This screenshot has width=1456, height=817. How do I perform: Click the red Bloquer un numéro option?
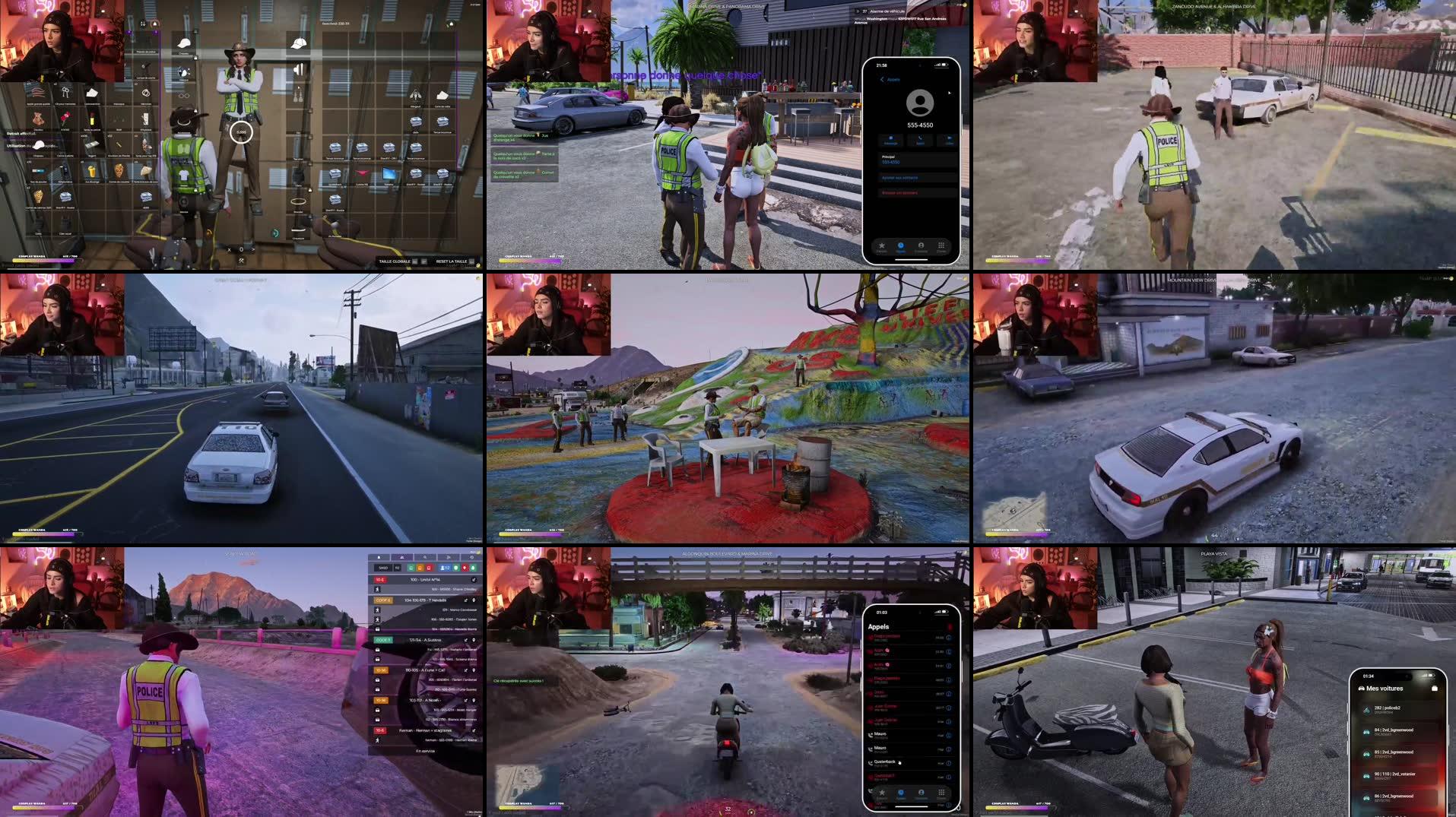tap(899, 193)
